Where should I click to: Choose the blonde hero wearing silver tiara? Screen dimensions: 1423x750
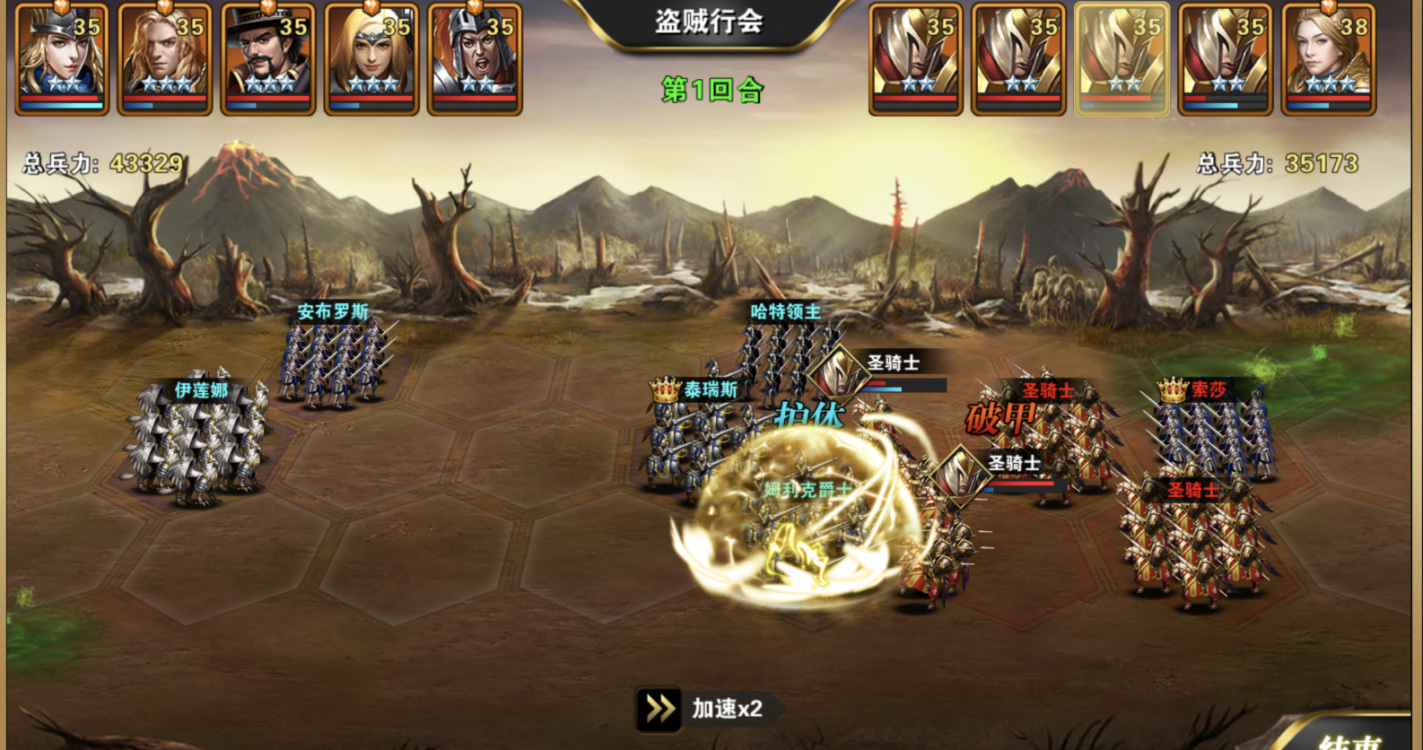point(371,58)
